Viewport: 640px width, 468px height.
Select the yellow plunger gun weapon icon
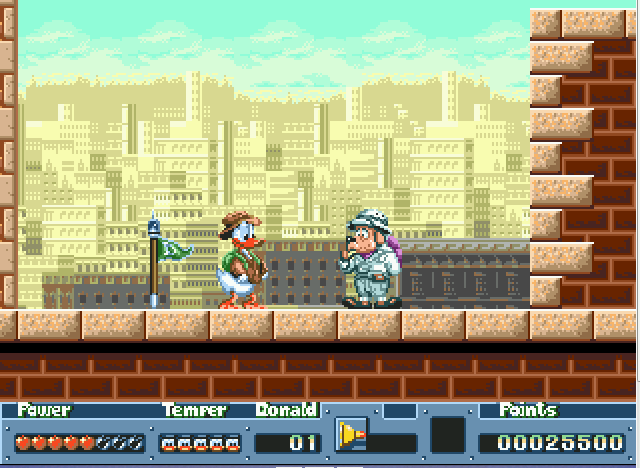[x=351, y=435]
